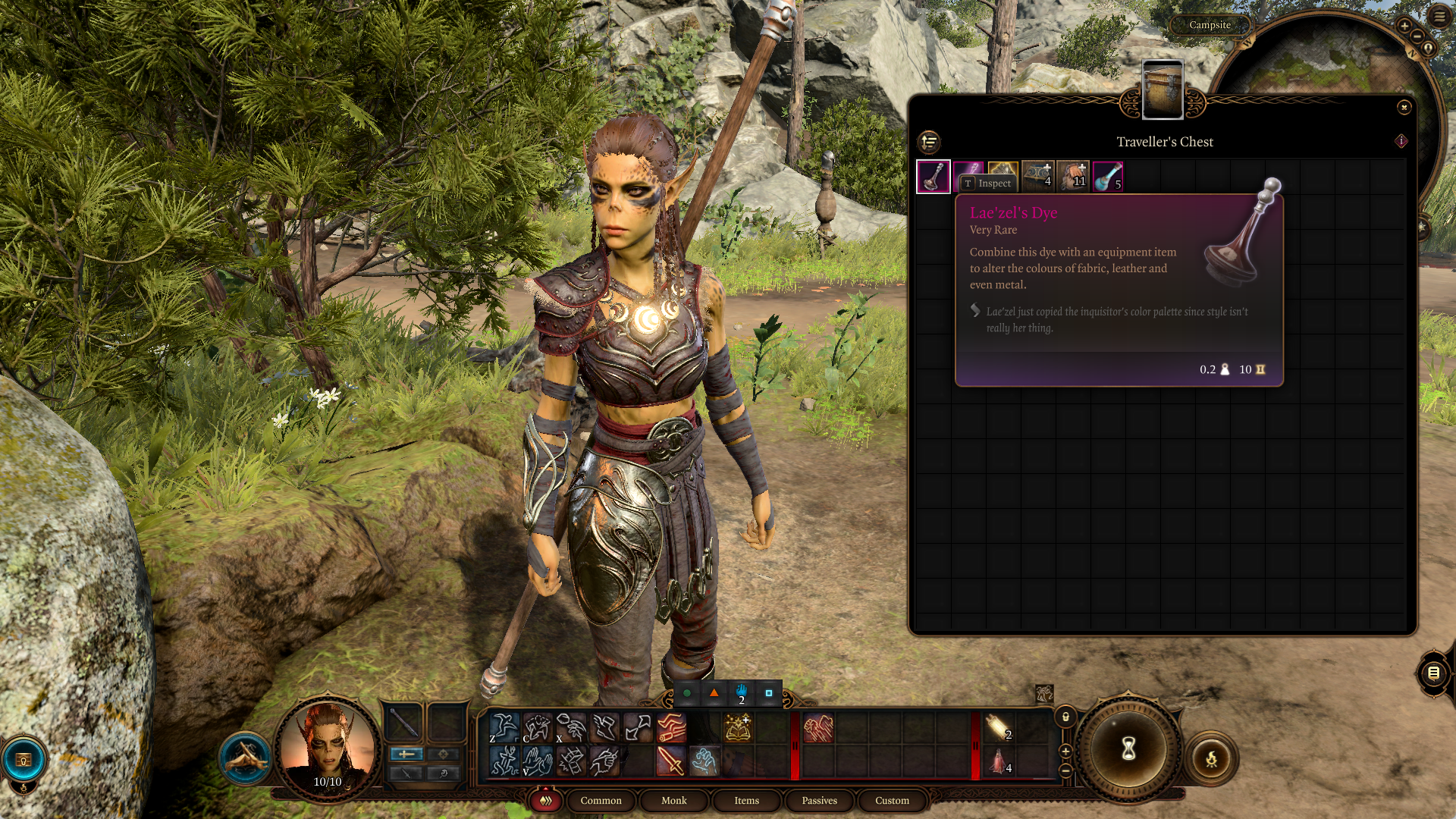This screenshot has height=819, width=1456.
Task: Show the Items hotbar tab
Action: coord(746,801)
